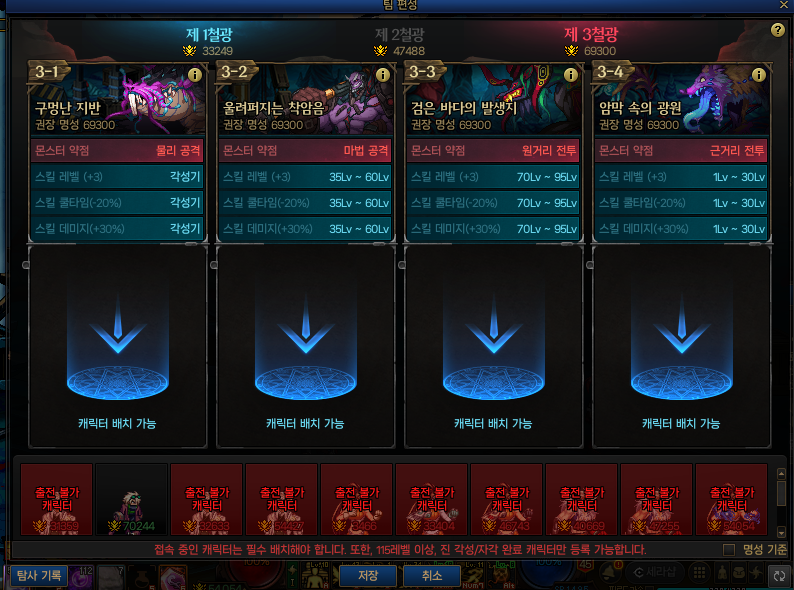The height and width of the screenshot is (590, 794).
Task: Show info for stage 3-1 구멍난 지반
Action: (x=195, y=75)
